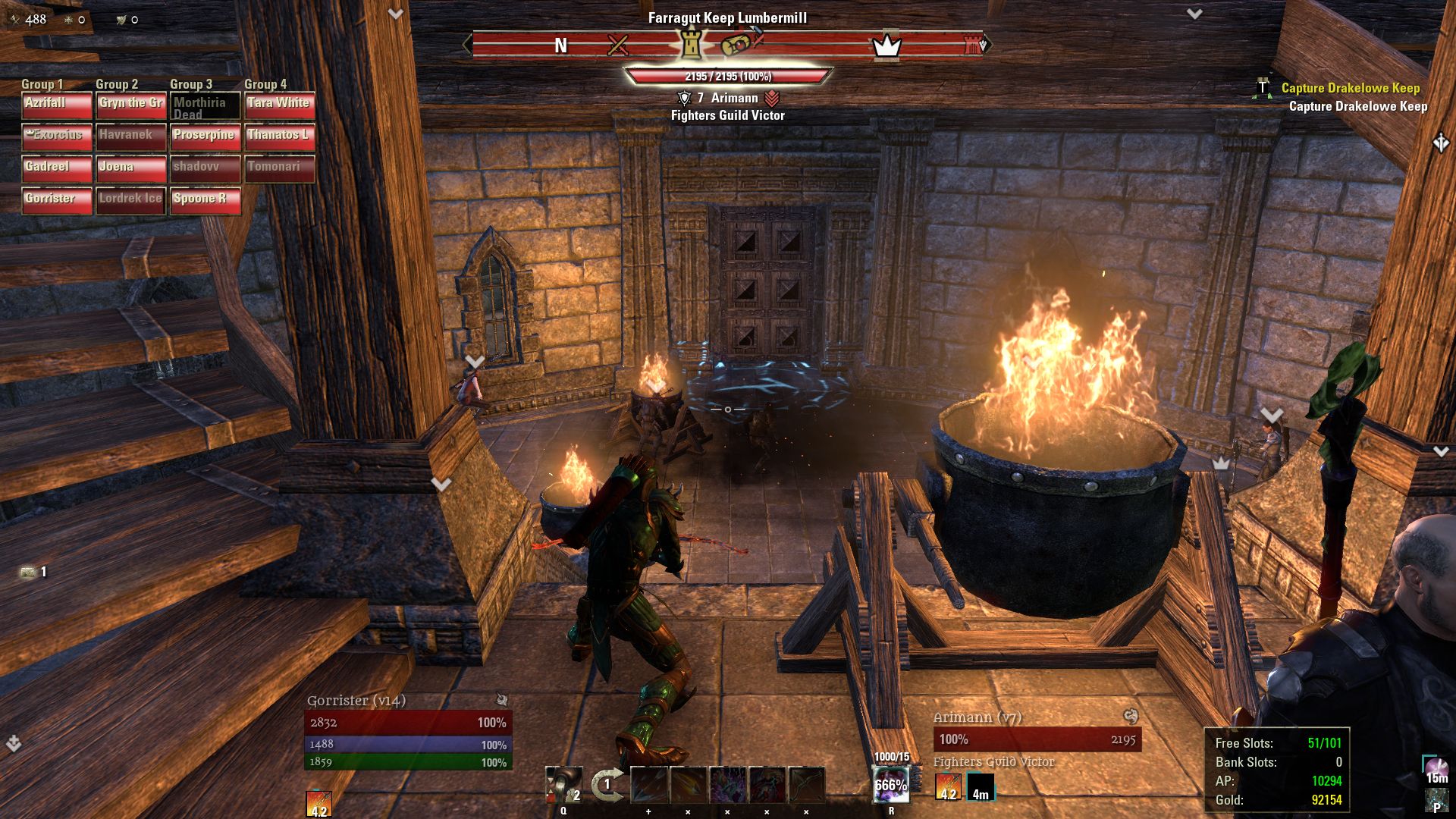Viewport: 1456px width, 819px height.
Task: Click Joena's group frame
Action: point(131,168)
